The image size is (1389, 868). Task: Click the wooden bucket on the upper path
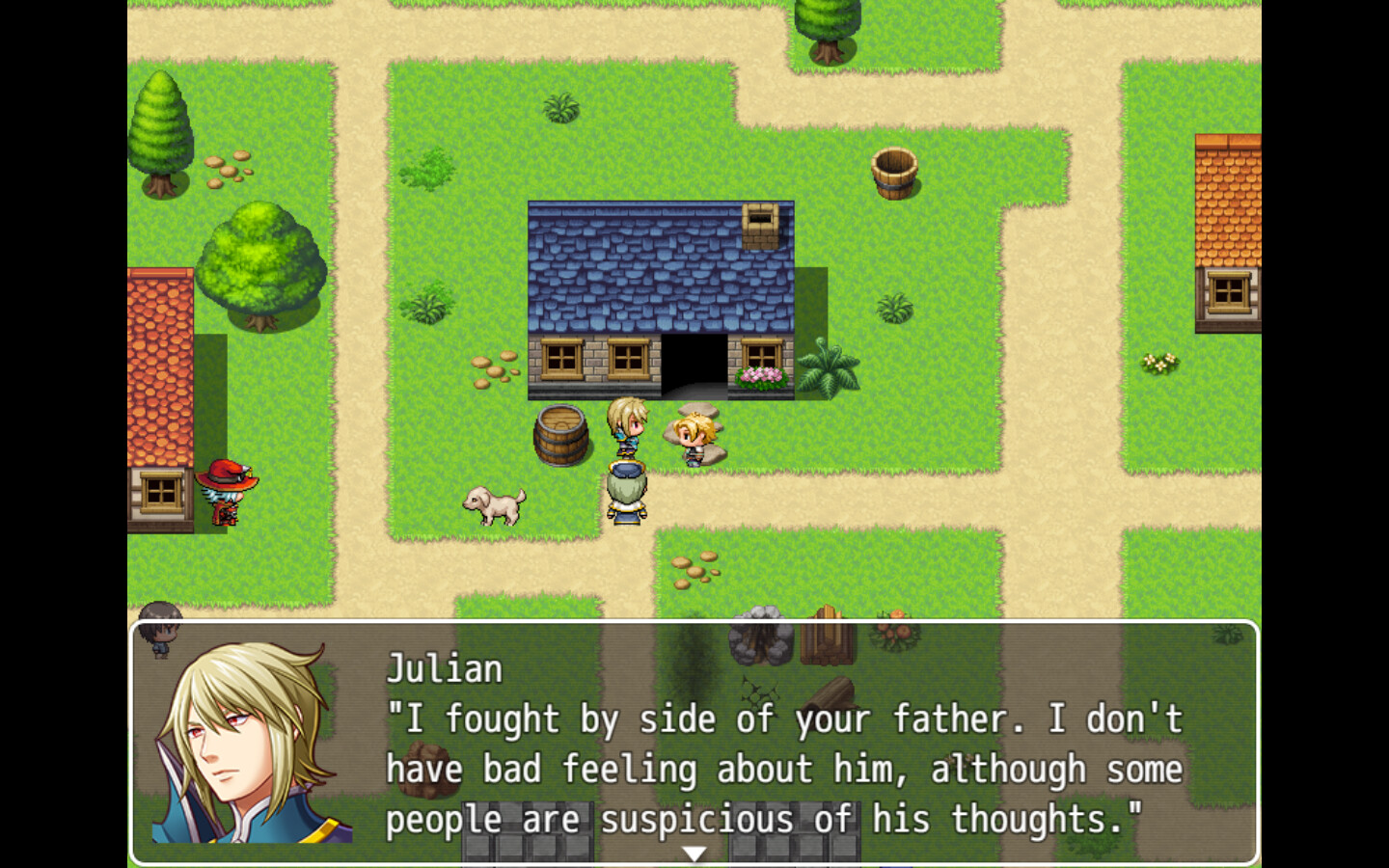pos(893,174)
